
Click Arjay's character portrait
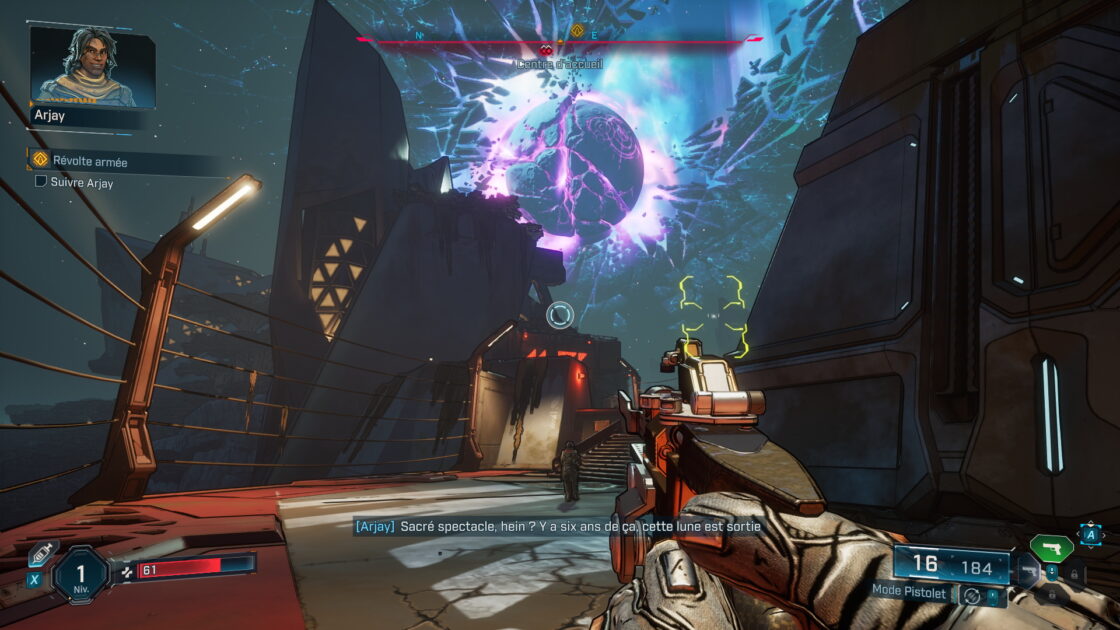click(x=92, y=66)
